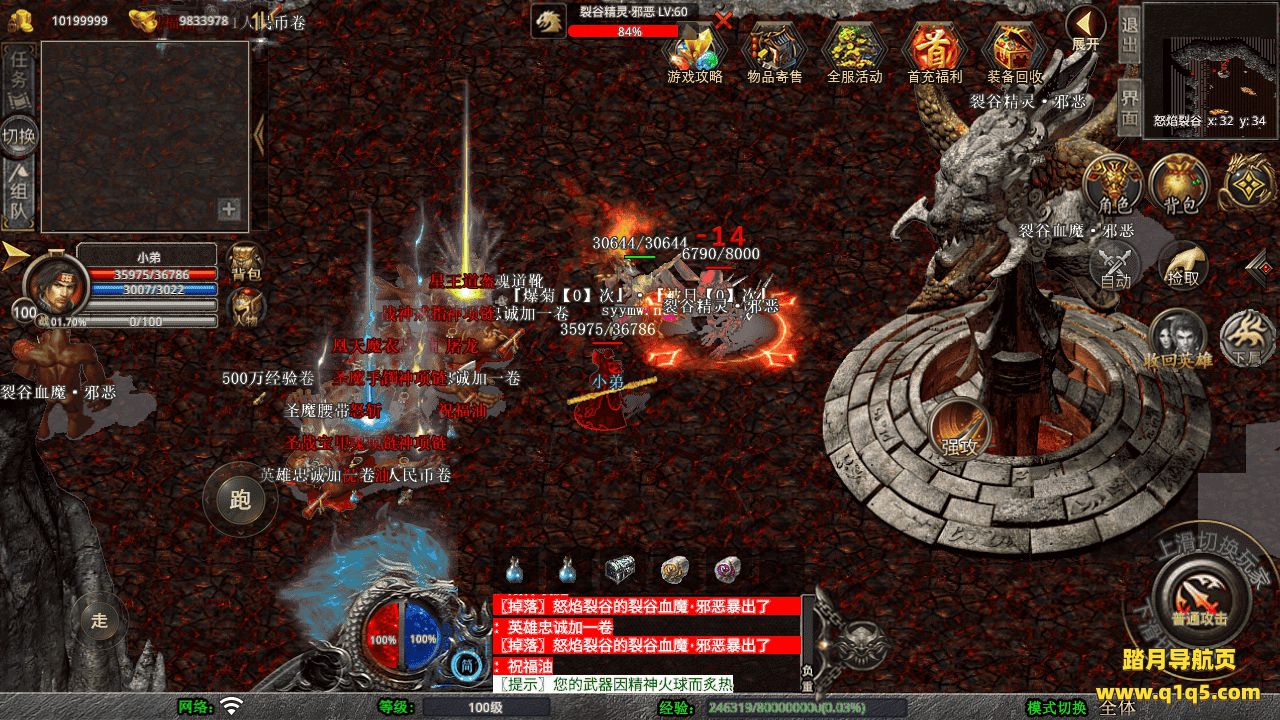Toggle 自动 auto-combat crossed swords button

pyautogui.click(x=1115, y=265)
